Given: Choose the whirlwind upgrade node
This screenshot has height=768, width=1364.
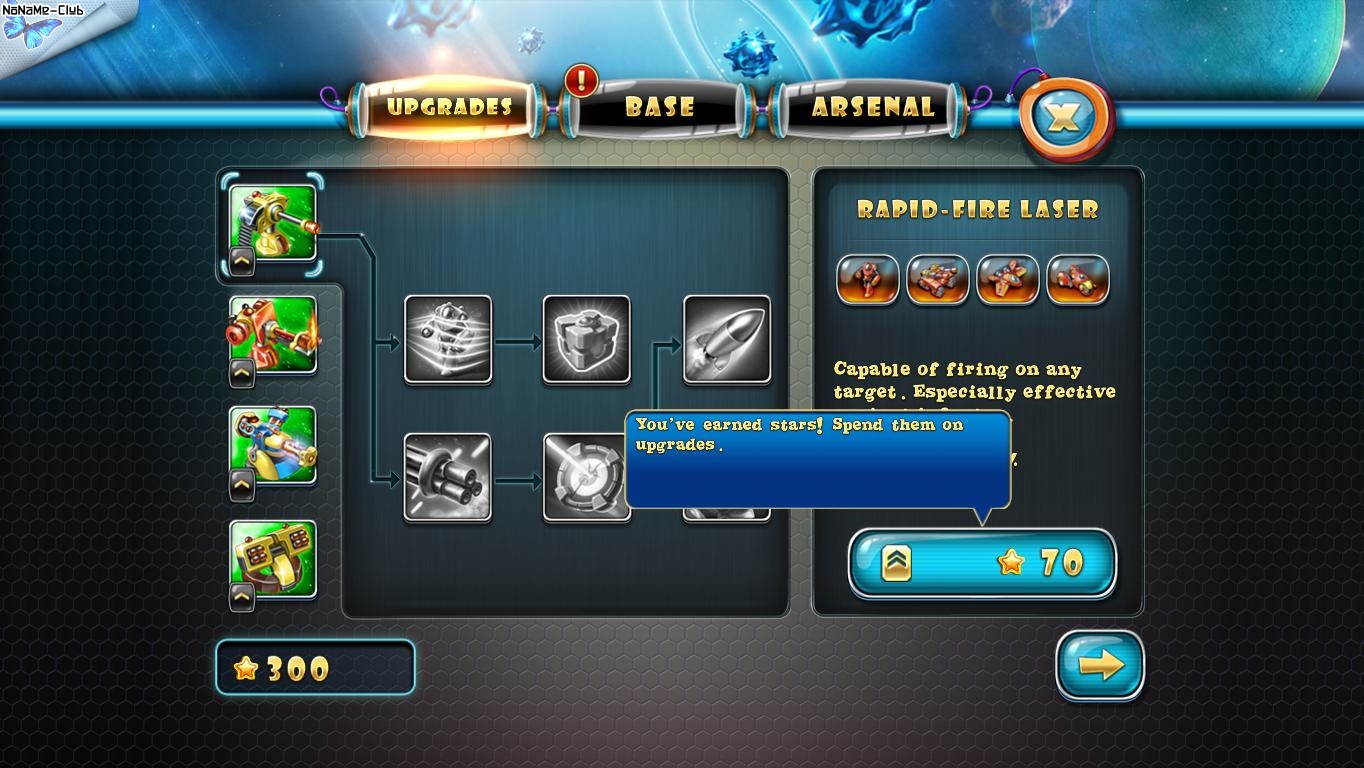Looking at the screenshot, I should pos(447,339).
